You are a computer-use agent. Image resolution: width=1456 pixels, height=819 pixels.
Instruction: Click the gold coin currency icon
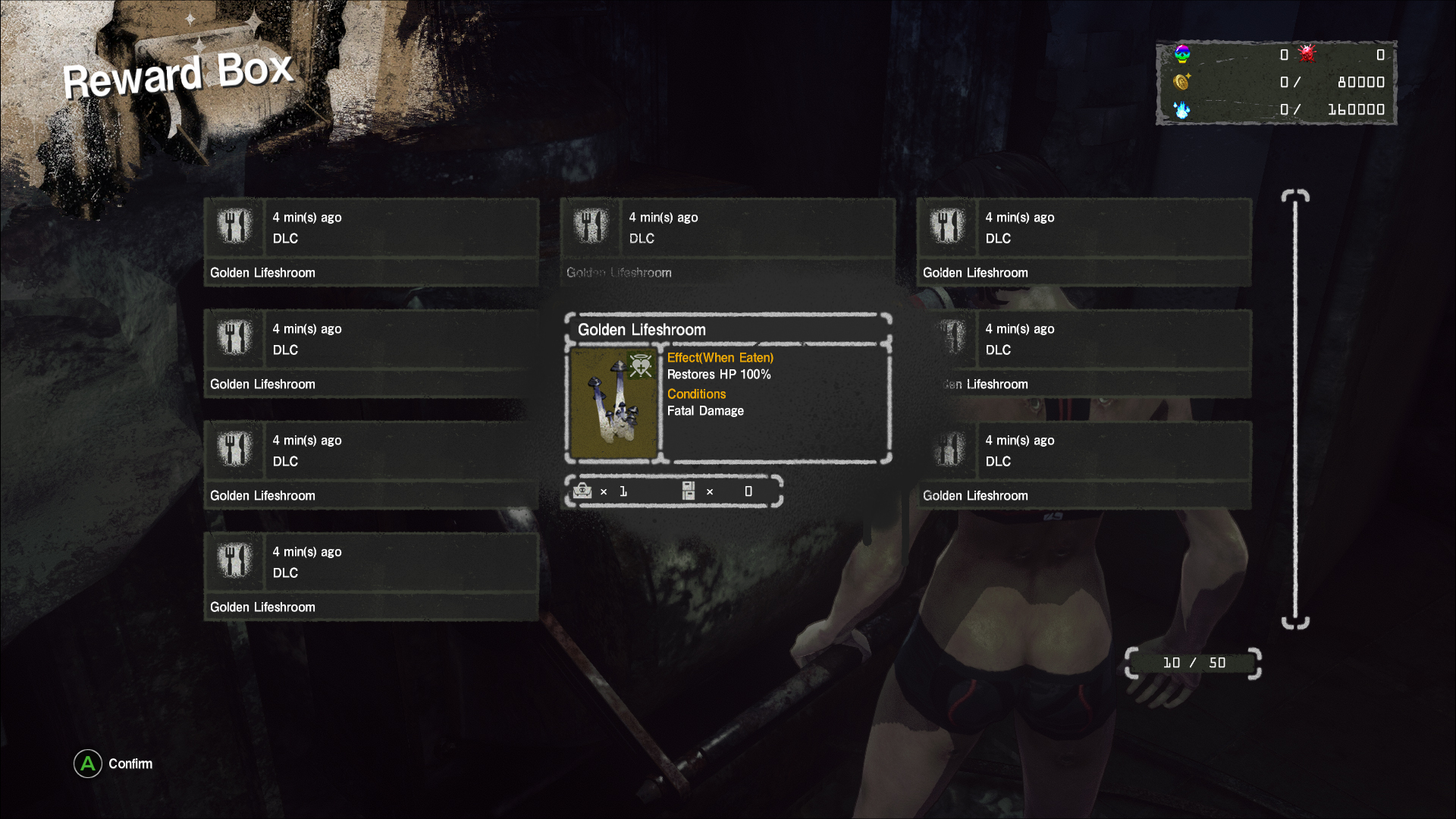click(1181, 82)
